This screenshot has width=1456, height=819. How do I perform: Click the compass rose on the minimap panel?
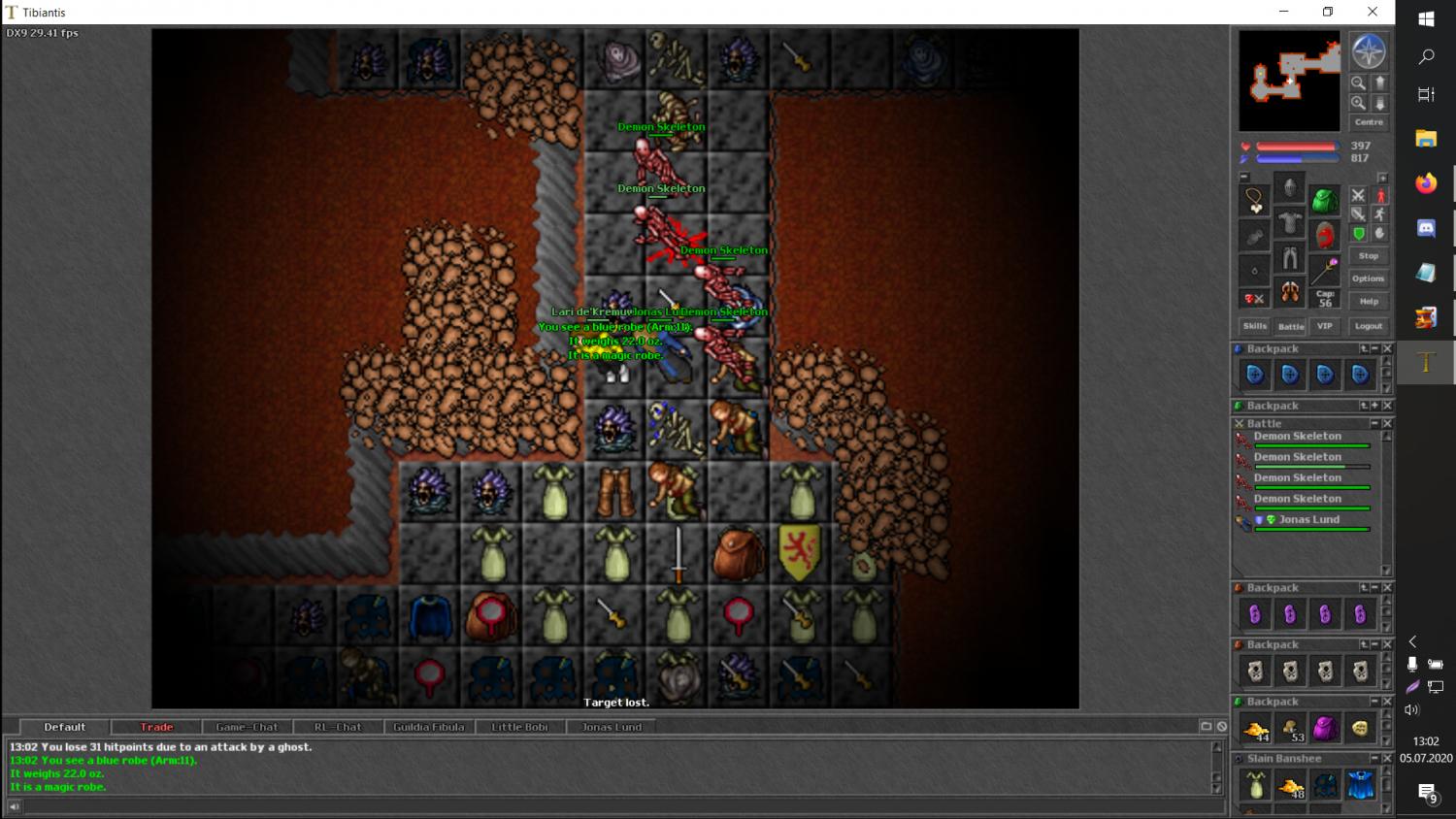tap(1369, 52)
